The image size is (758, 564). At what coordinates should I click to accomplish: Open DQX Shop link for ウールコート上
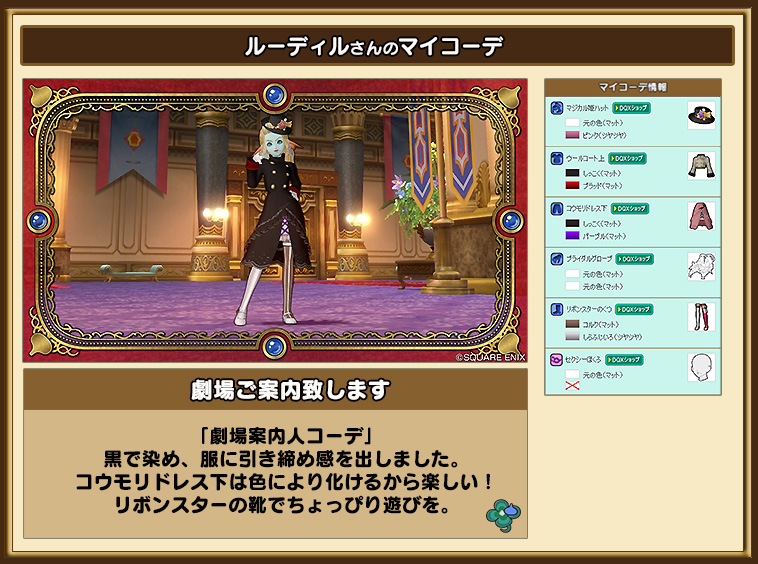(627, 158)
